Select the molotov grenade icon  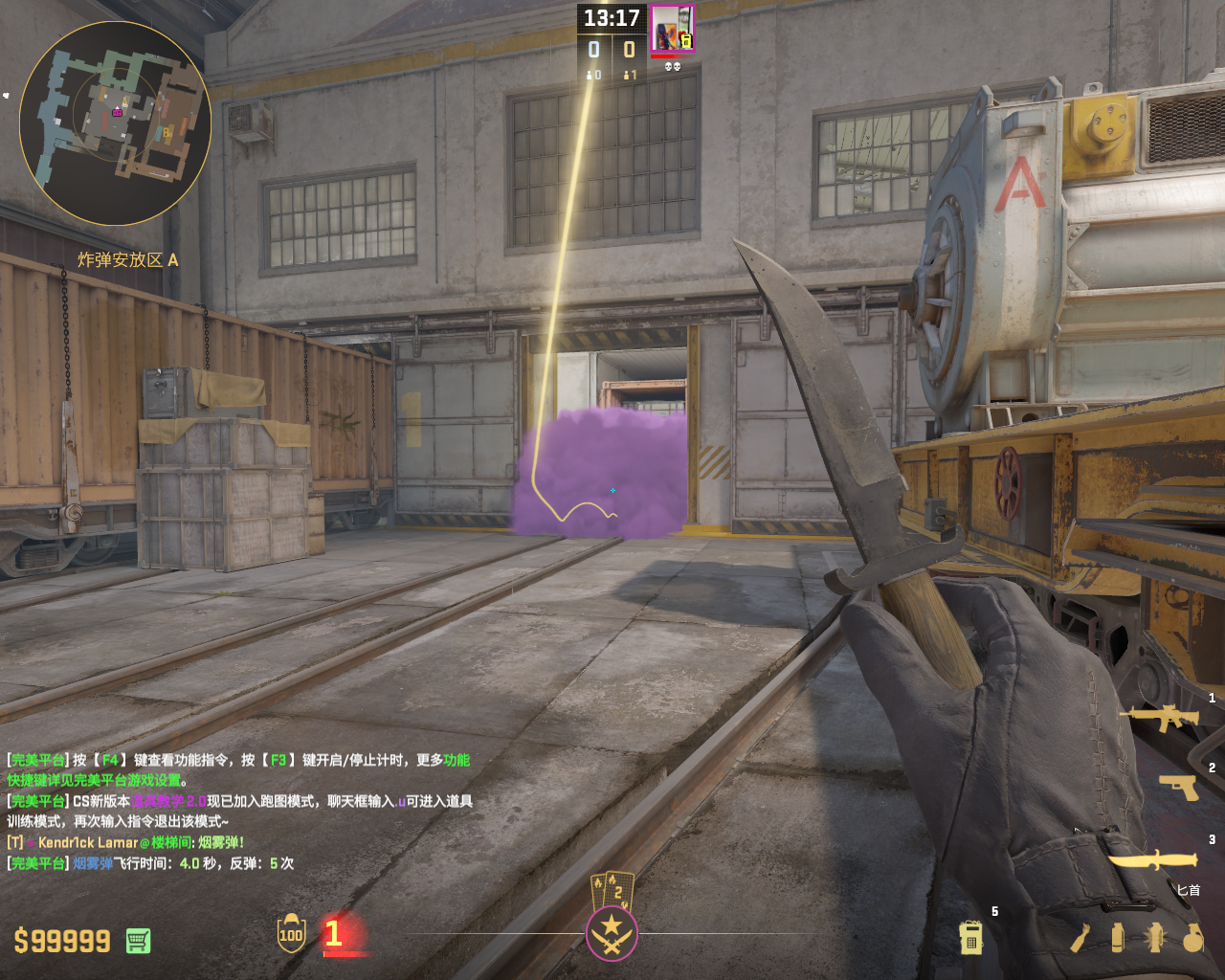tap(1080, 938)
